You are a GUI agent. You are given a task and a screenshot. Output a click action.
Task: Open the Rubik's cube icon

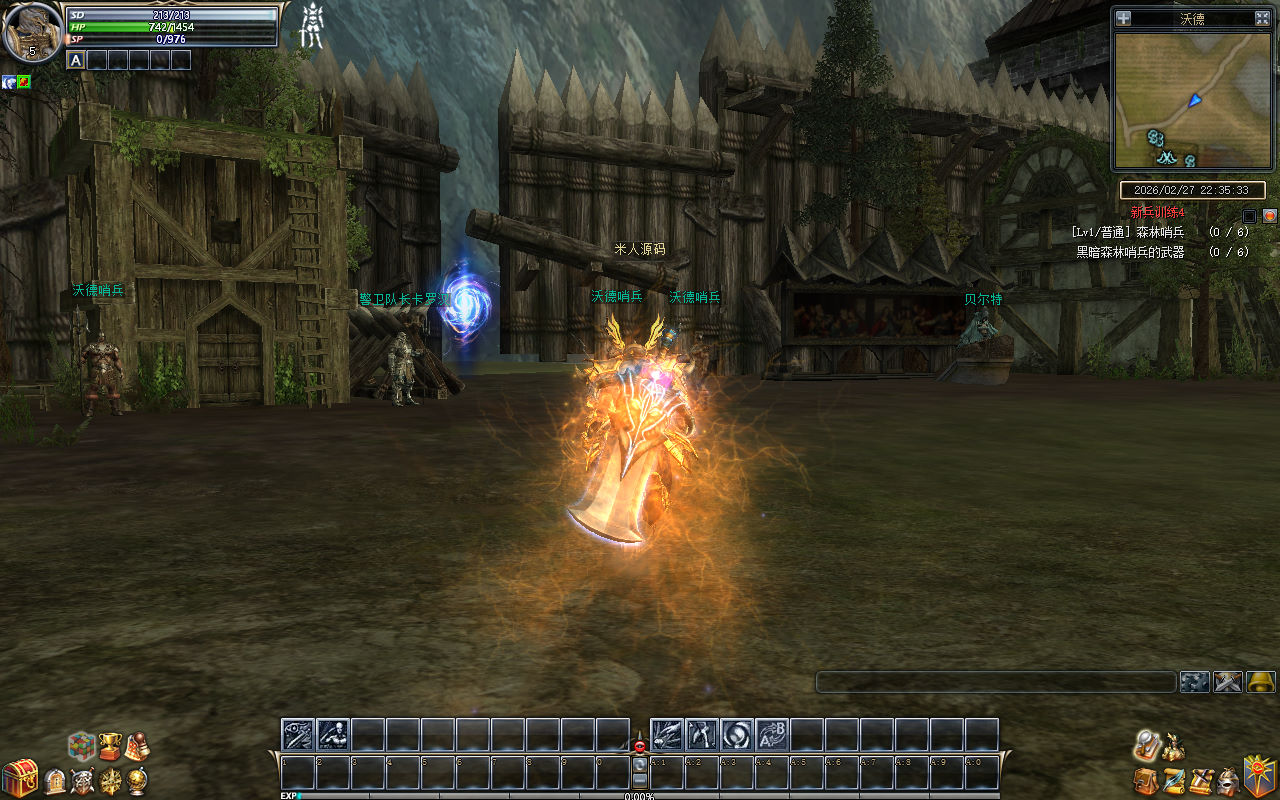pos(82,745)
